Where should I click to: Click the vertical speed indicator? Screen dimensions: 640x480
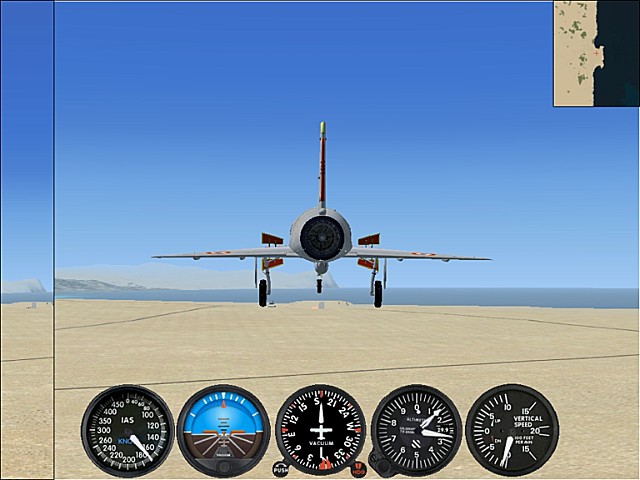tap(512, 430)
